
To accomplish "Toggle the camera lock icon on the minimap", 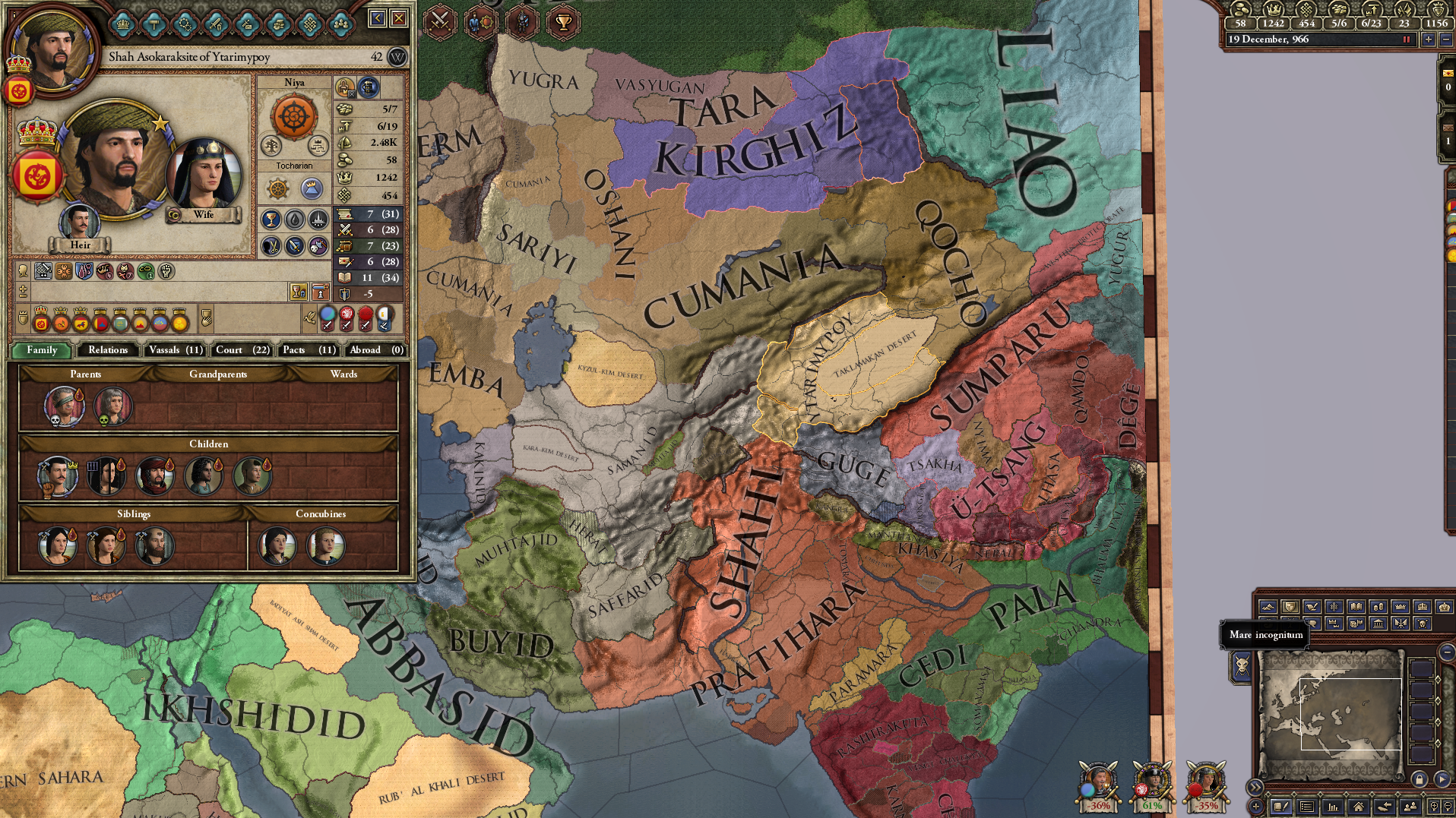I will pos(1420,778).
